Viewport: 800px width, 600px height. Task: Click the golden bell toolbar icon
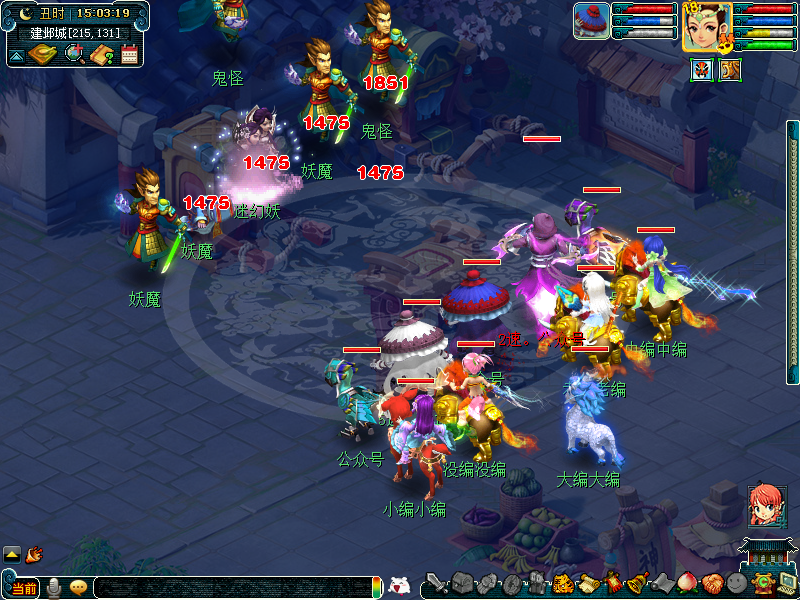coord(635,583)
